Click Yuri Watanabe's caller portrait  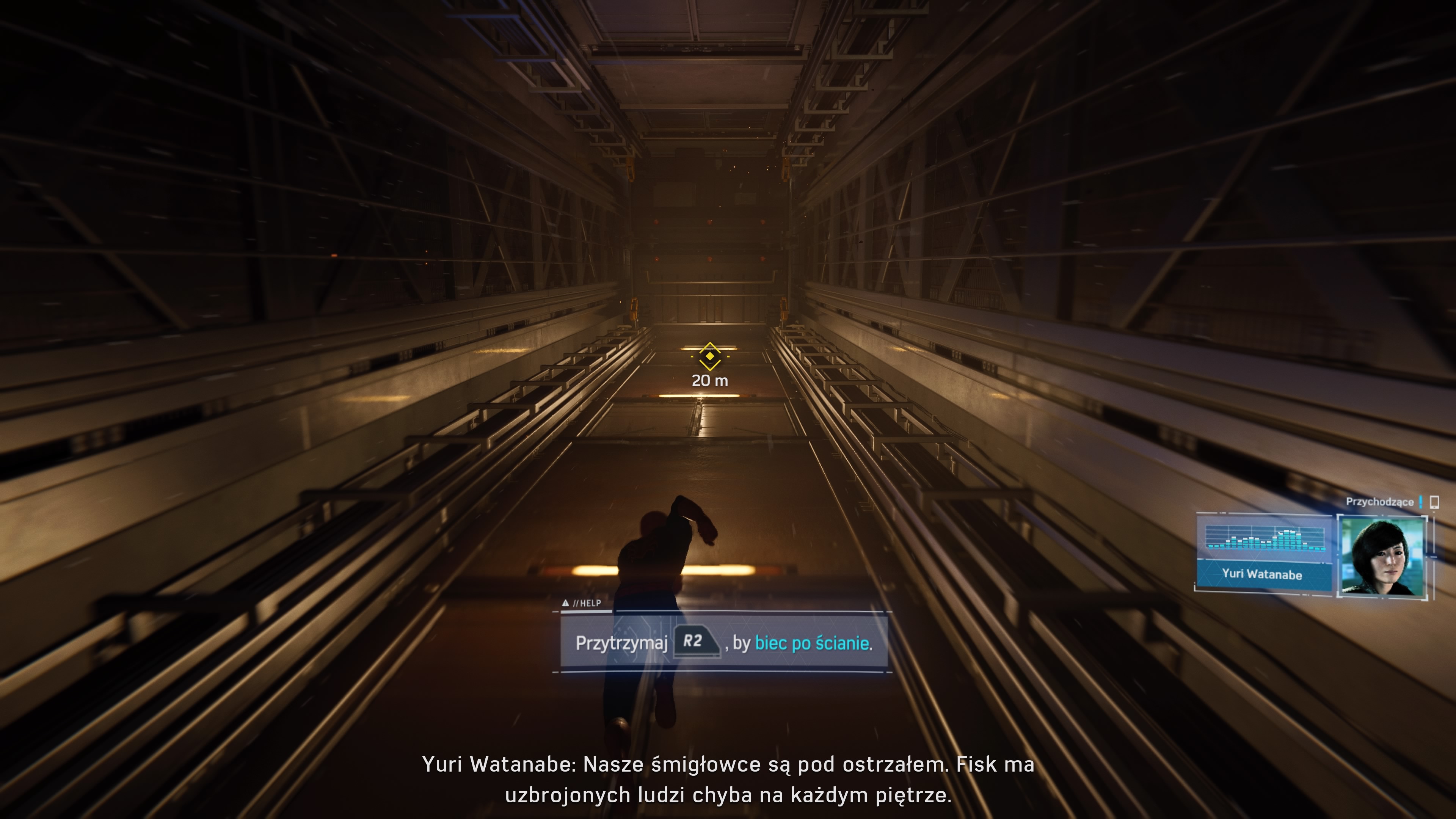1382,556
